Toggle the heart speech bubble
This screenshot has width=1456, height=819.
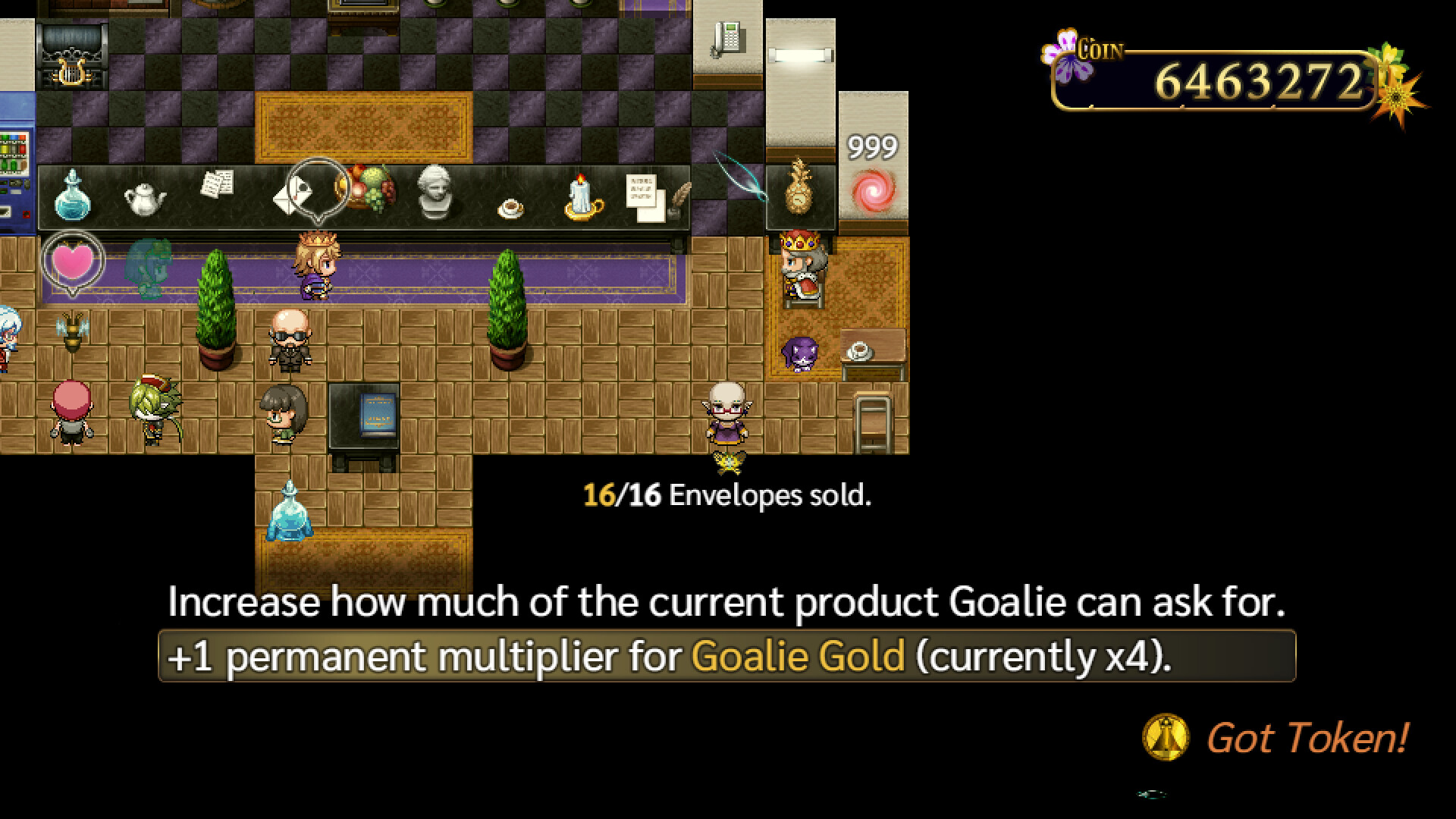click(x=74, y=260)
